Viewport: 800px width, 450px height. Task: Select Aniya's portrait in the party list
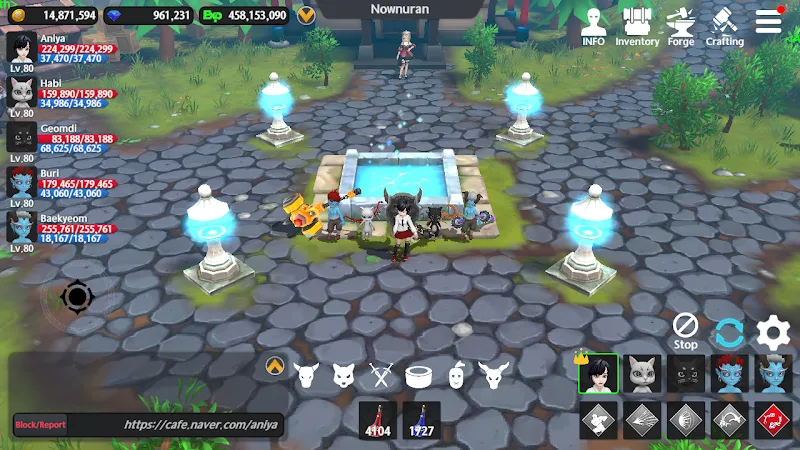coord(21,48)
